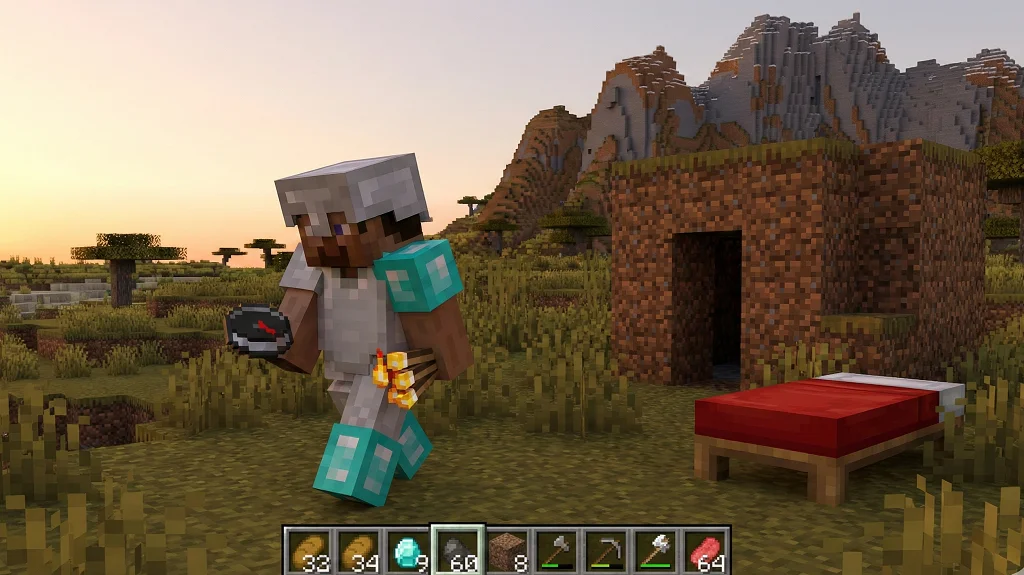Switch to the dirt block slot
This screenshot has height=575, width=1024.
(507, 550)
